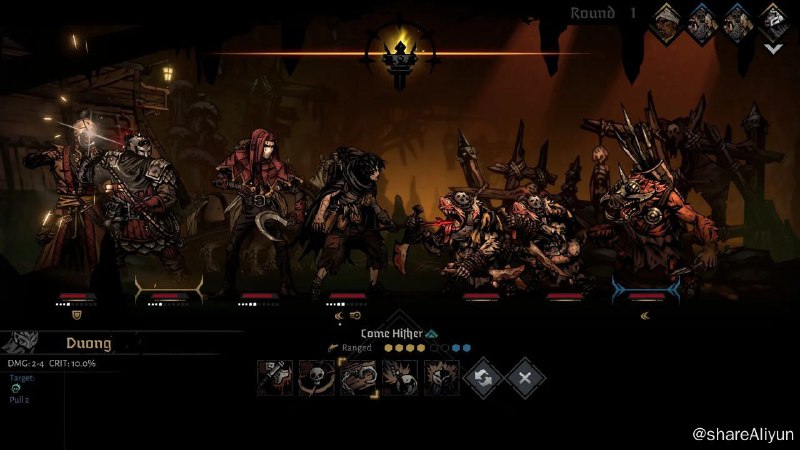Pass the turn with the X button

pos(524,378)
